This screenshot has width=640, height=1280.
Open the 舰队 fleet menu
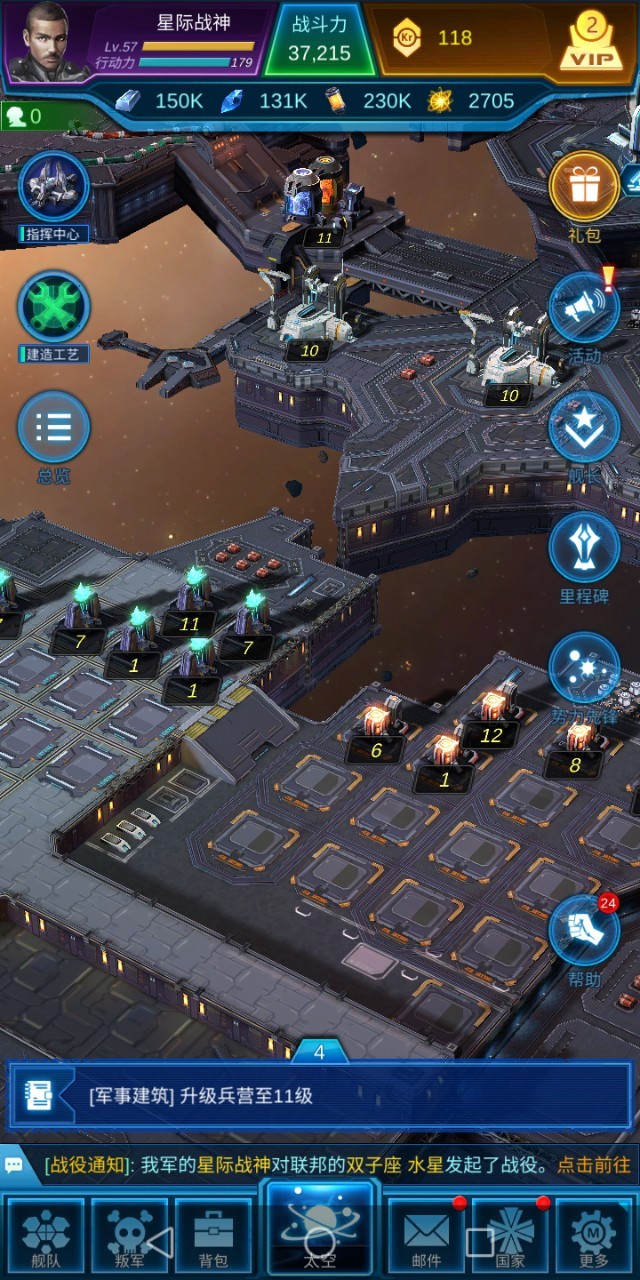[x=46, y=1235]
